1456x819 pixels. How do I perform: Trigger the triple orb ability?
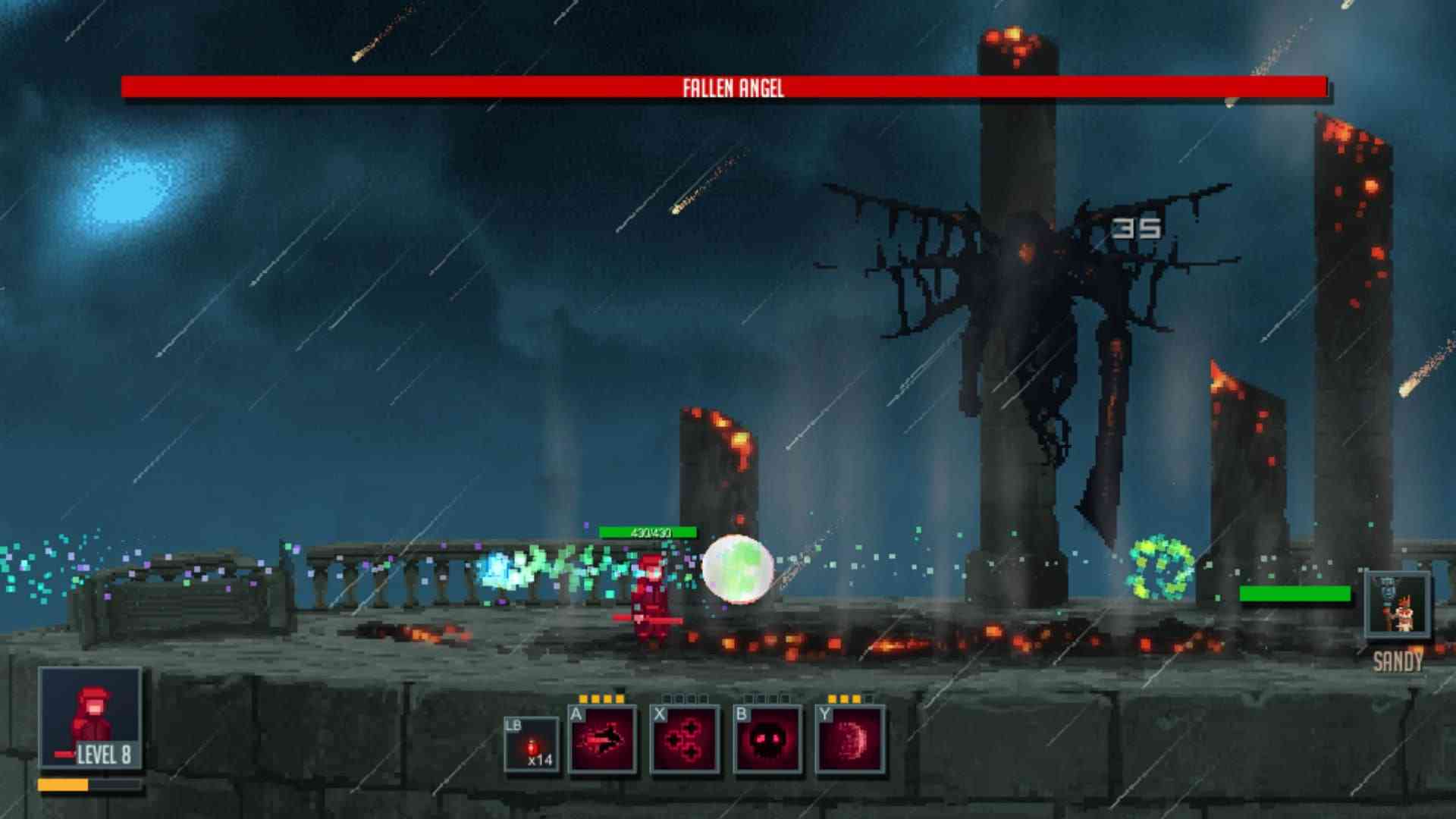point(685,739)
